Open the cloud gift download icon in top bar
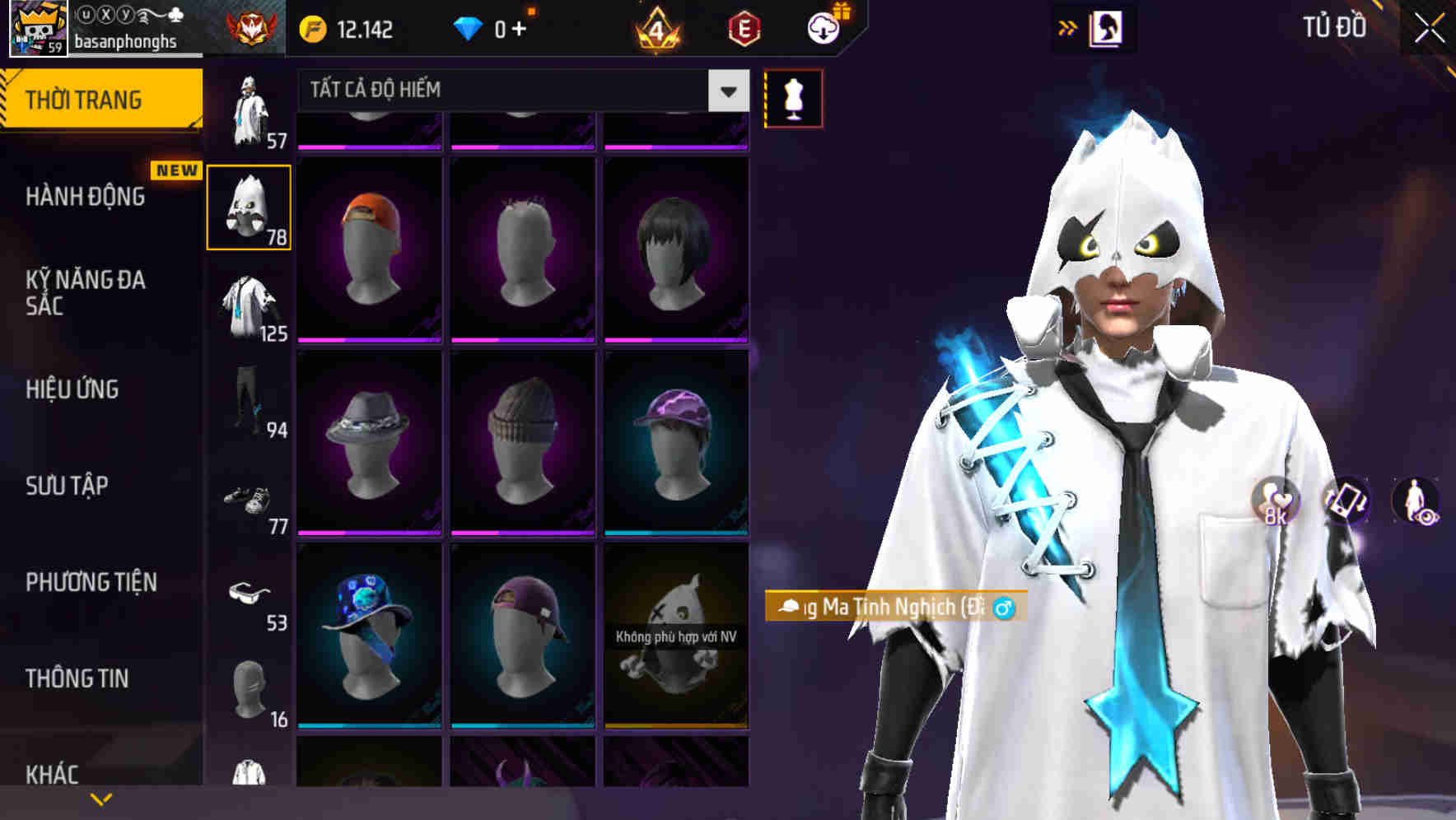This screenshot has width=1456, height=820. (x=824, y=27)
